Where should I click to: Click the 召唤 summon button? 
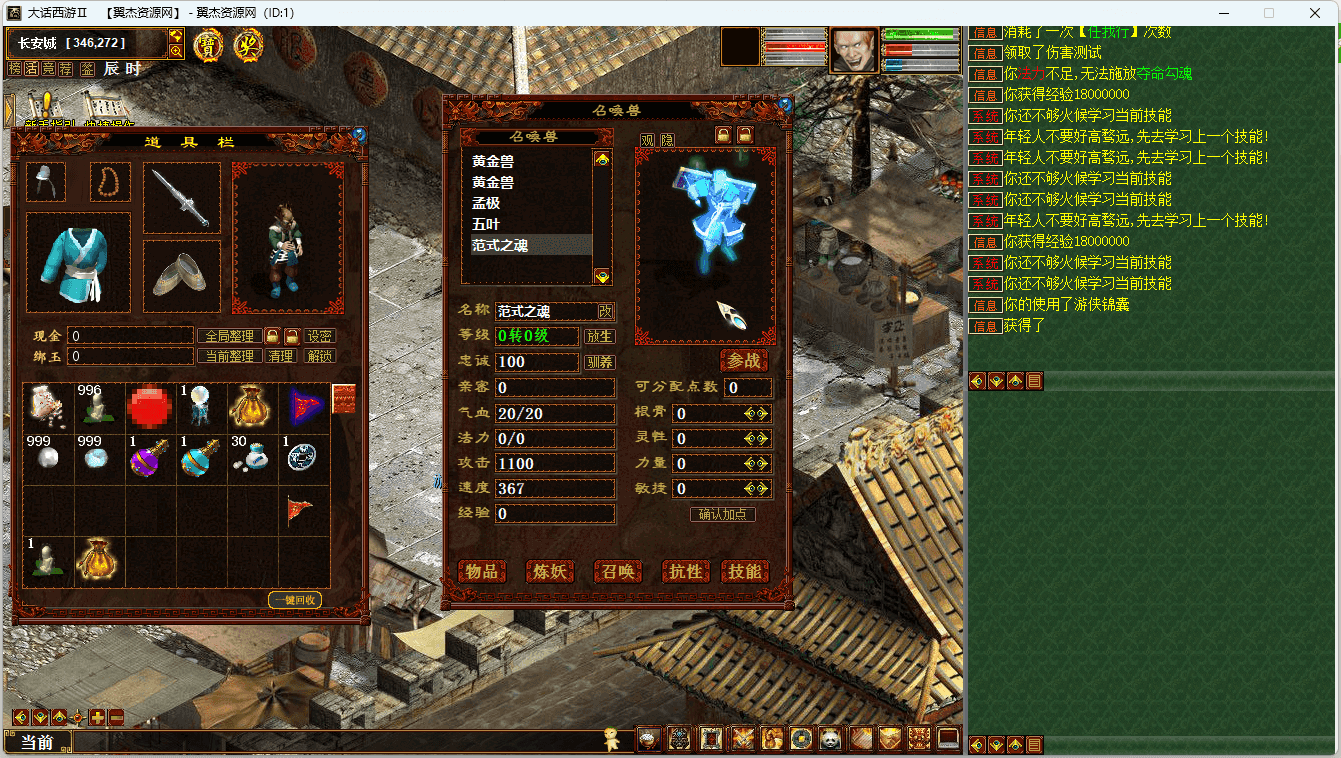point(617,571)
